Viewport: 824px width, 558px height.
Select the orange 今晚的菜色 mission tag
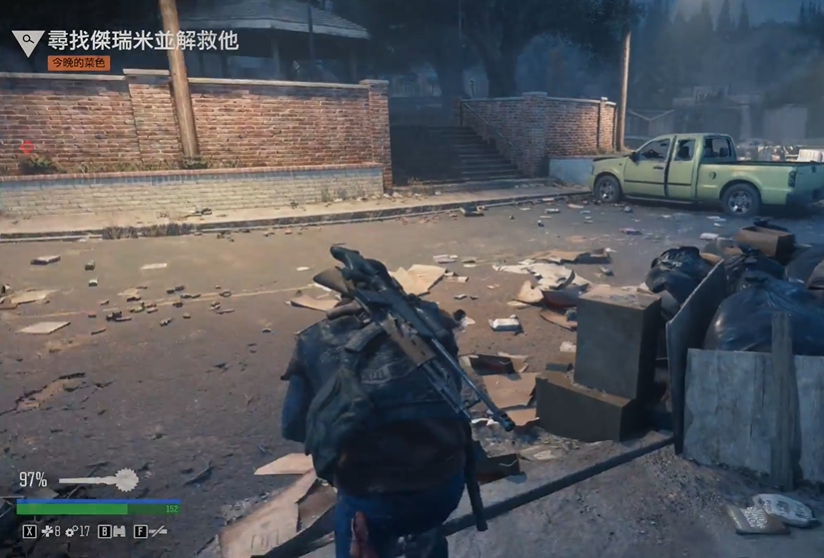[79, 63]
